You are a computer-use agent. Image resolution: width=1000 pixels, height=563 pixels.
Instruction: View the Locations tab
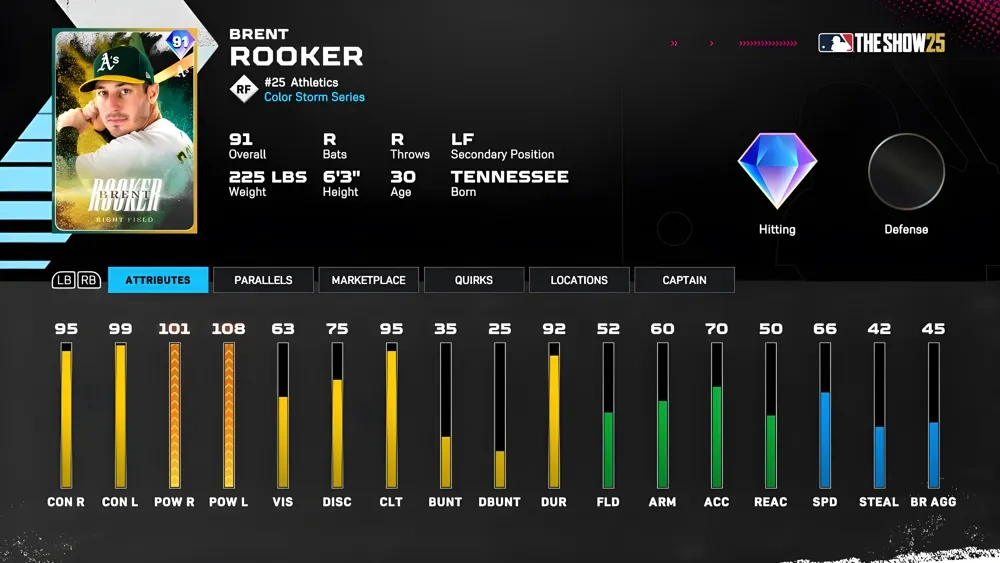[x=579, y=280]
